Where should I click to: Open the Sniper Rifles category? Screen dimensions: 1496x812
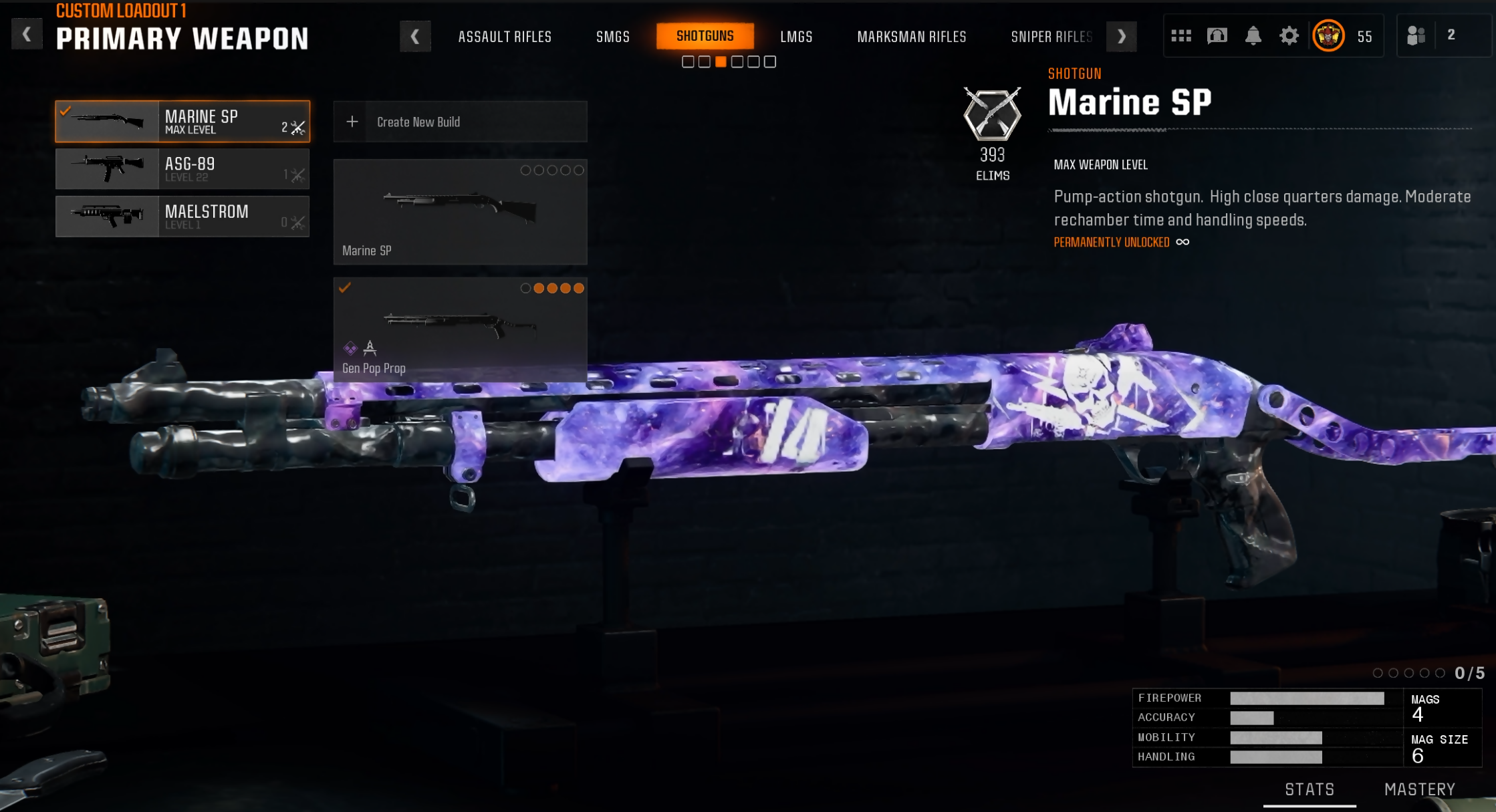click(x=1051, y=37)
